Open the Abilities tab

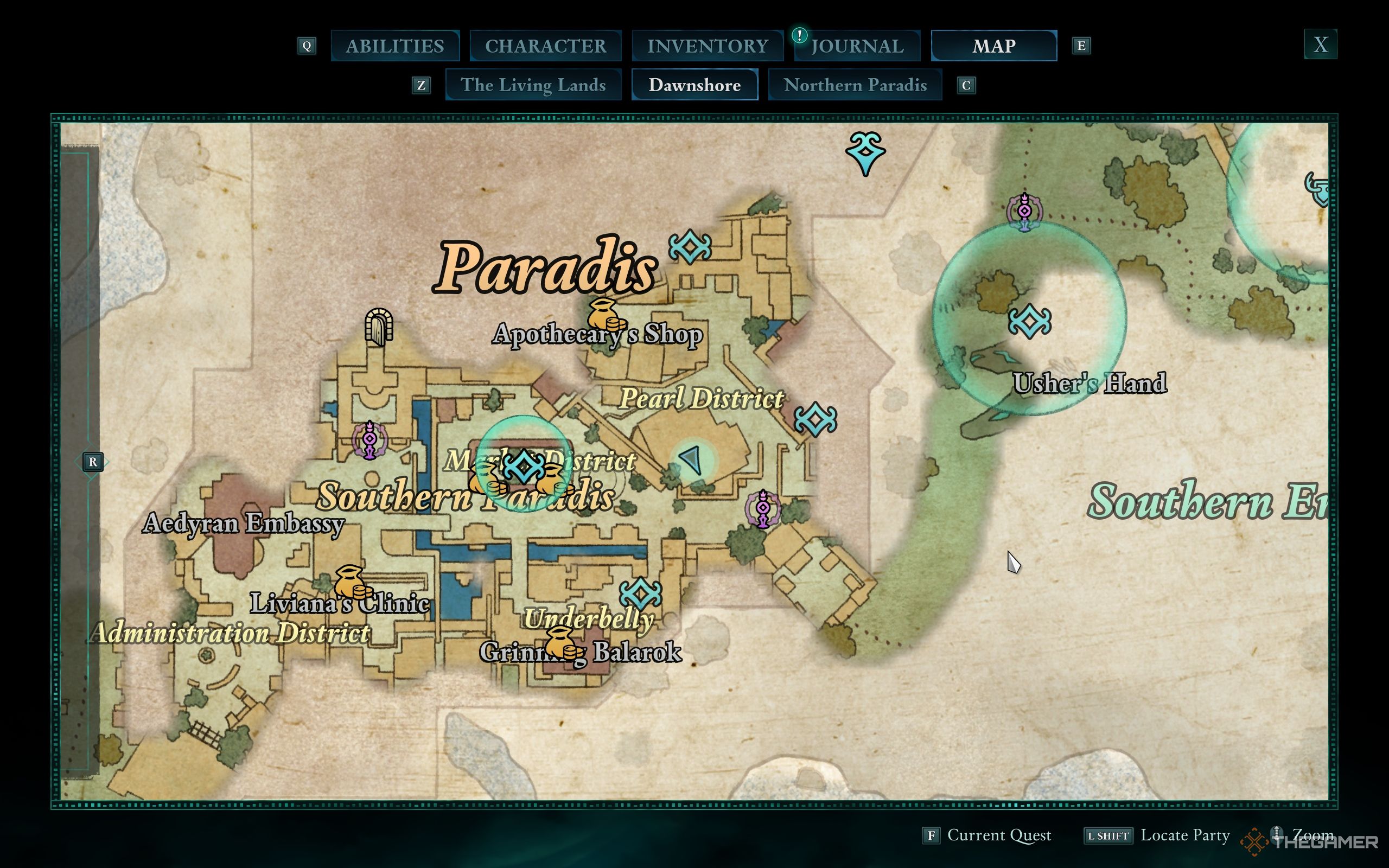[395, 46]
